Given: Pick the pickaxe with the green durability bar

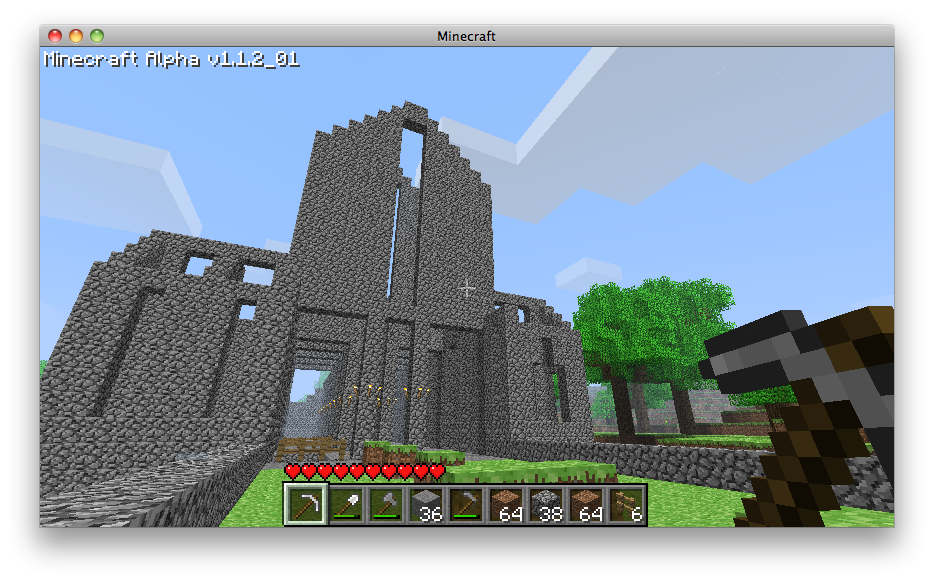Looking at the screenshot, I should pos(465,505).
